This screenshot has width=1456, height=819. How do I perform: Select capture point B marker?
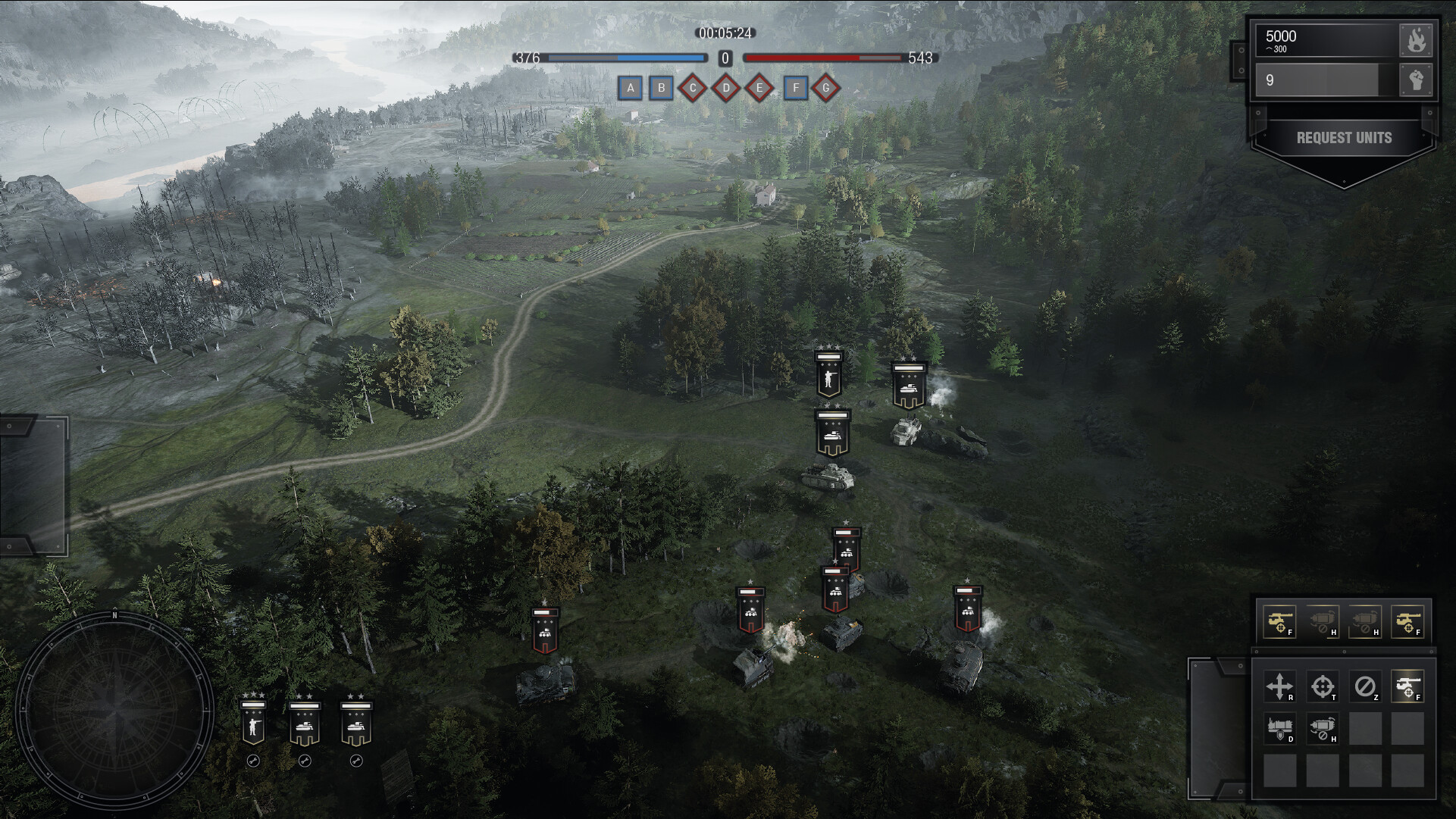click(x=661, y=89)
